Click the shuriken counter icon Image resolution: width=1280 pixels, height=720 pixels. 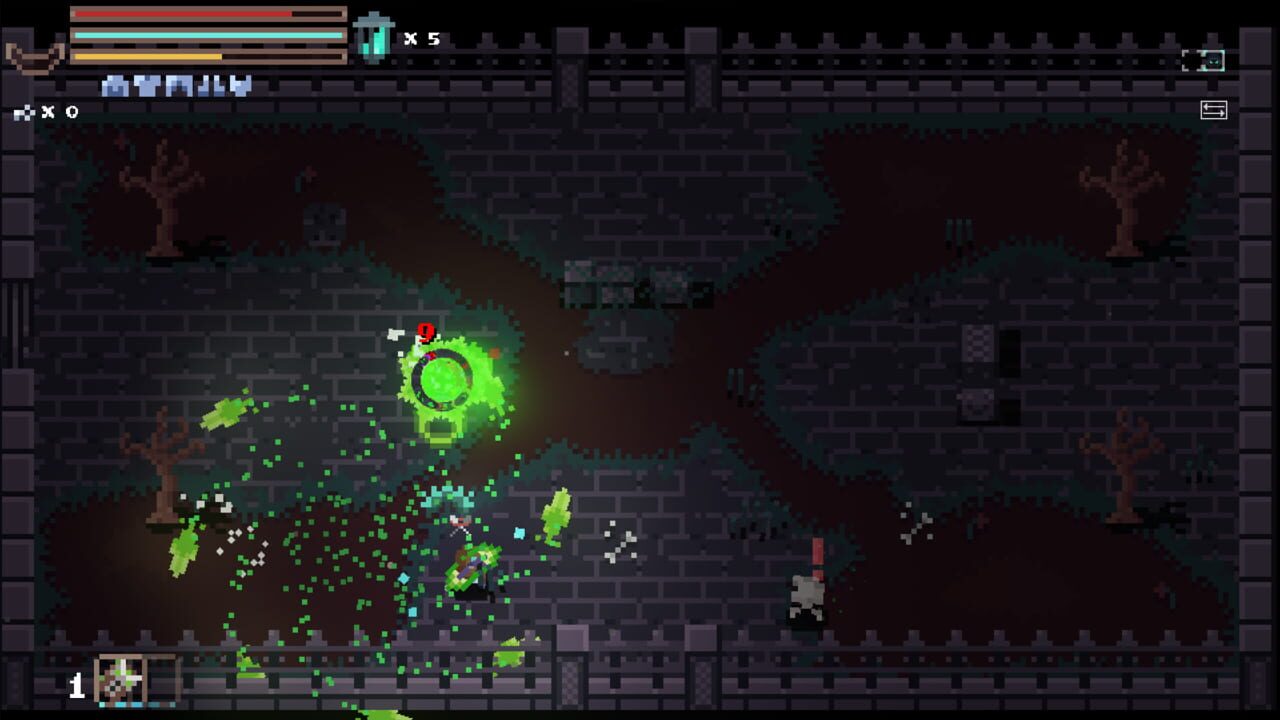tap(22, 110)
